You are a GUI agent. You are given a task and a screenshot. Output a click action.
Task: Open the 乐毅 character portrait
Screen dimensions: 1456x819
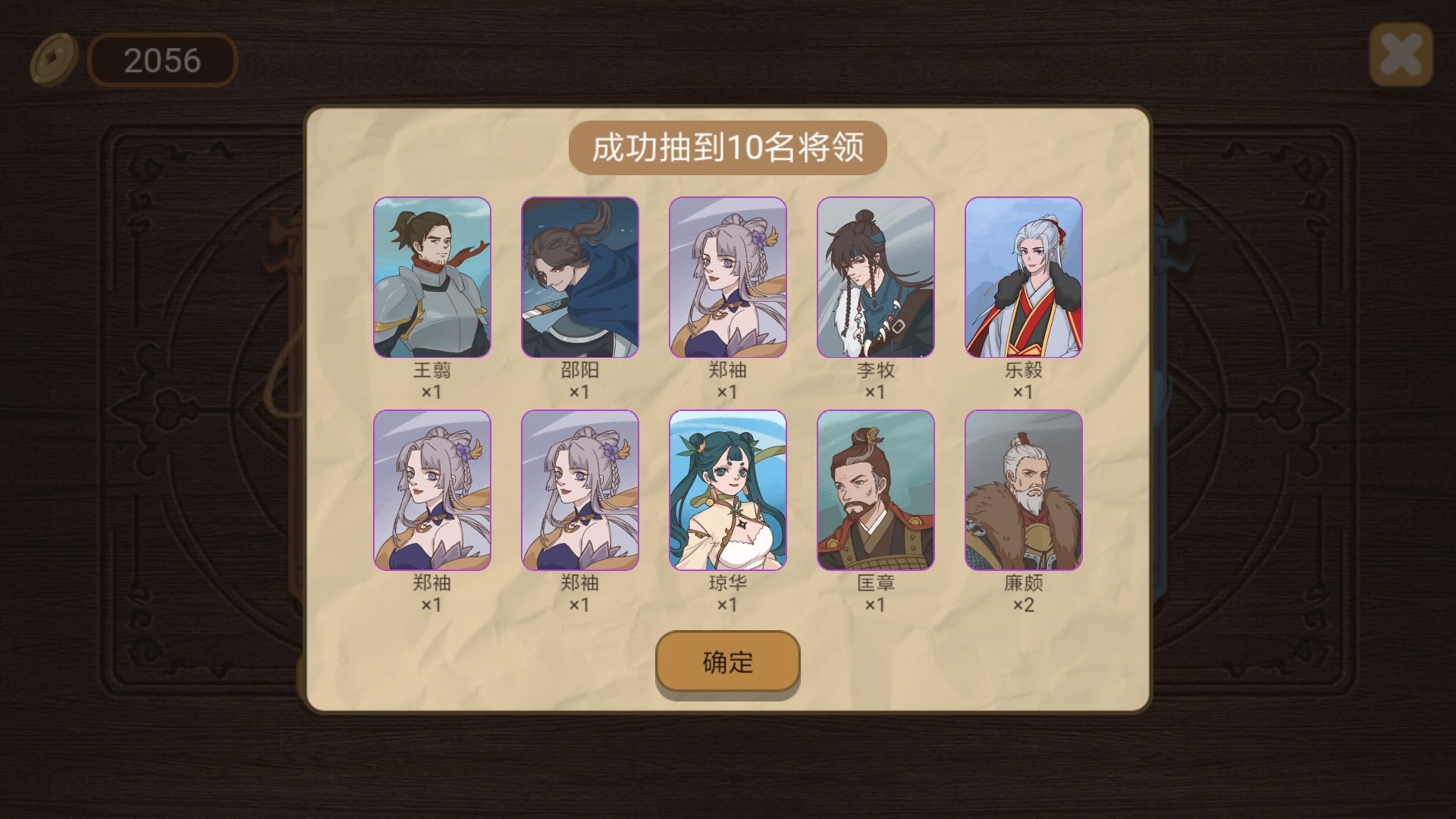click(x=1024, y=278)
